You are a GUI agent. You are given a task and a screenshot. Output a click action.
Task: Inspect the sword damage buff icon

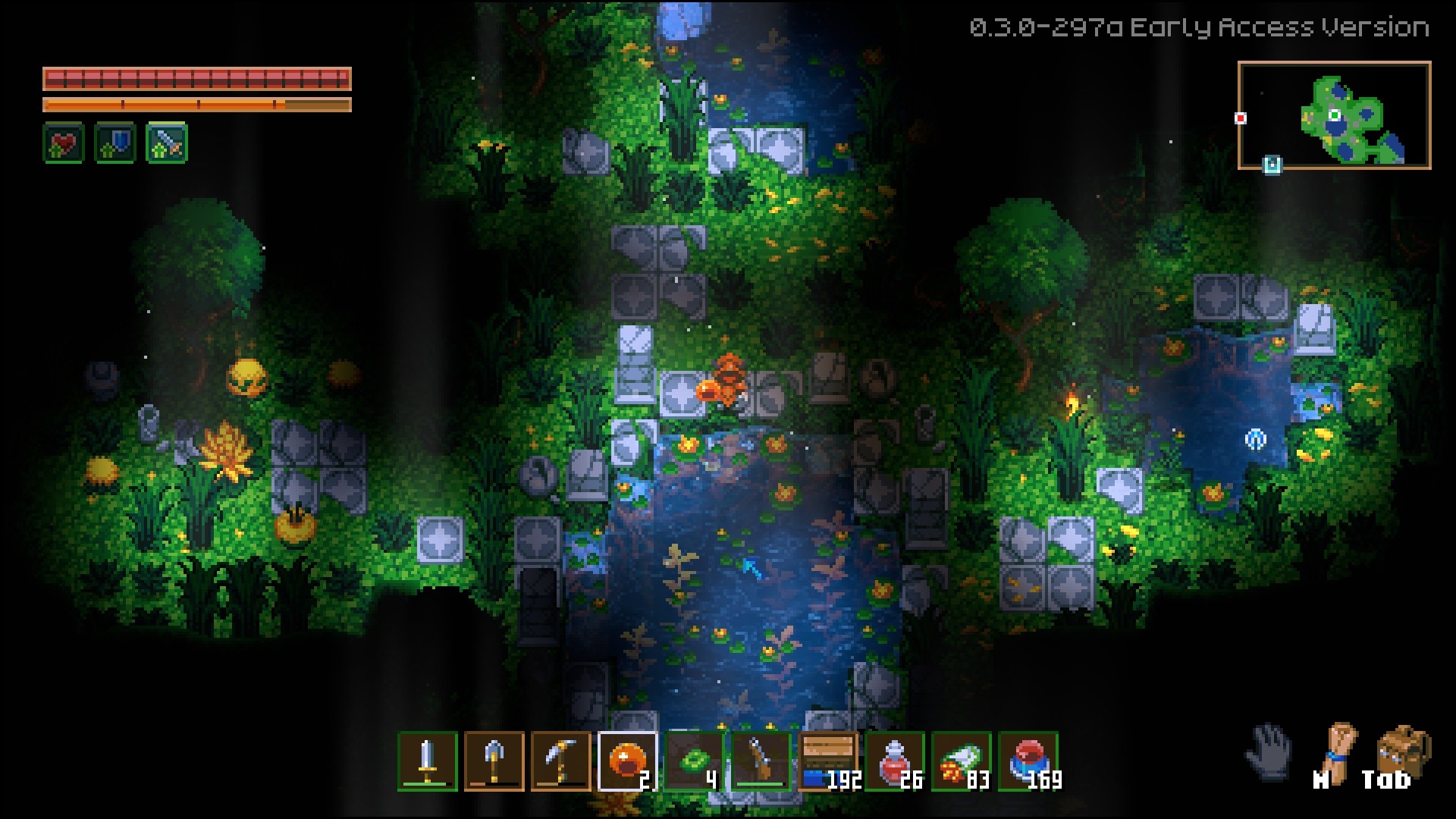tap(167, 143)
